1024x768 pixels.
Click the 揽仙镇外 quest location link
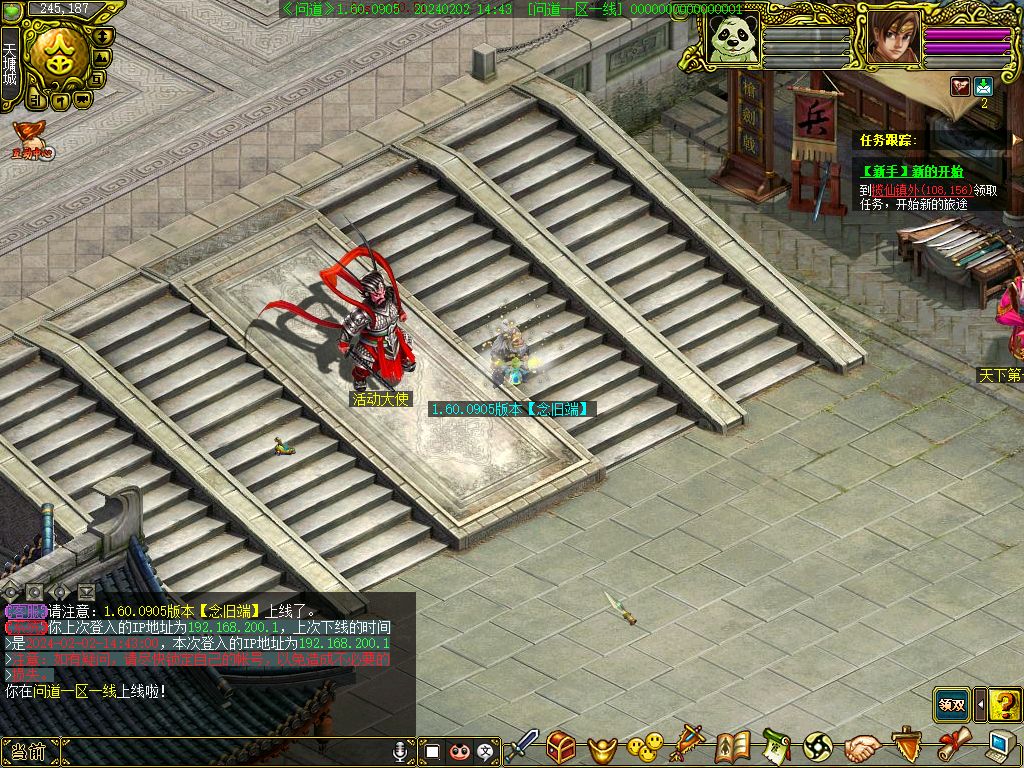896,189
